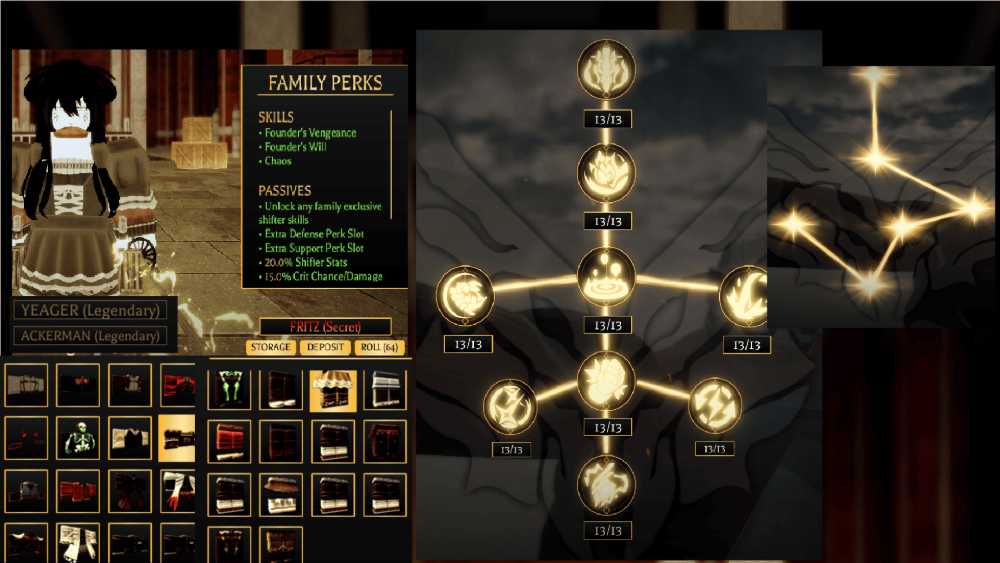The image size is (1000, 563).
Task: Select the highlighted striped awning top item
Action: coord(333,388)
